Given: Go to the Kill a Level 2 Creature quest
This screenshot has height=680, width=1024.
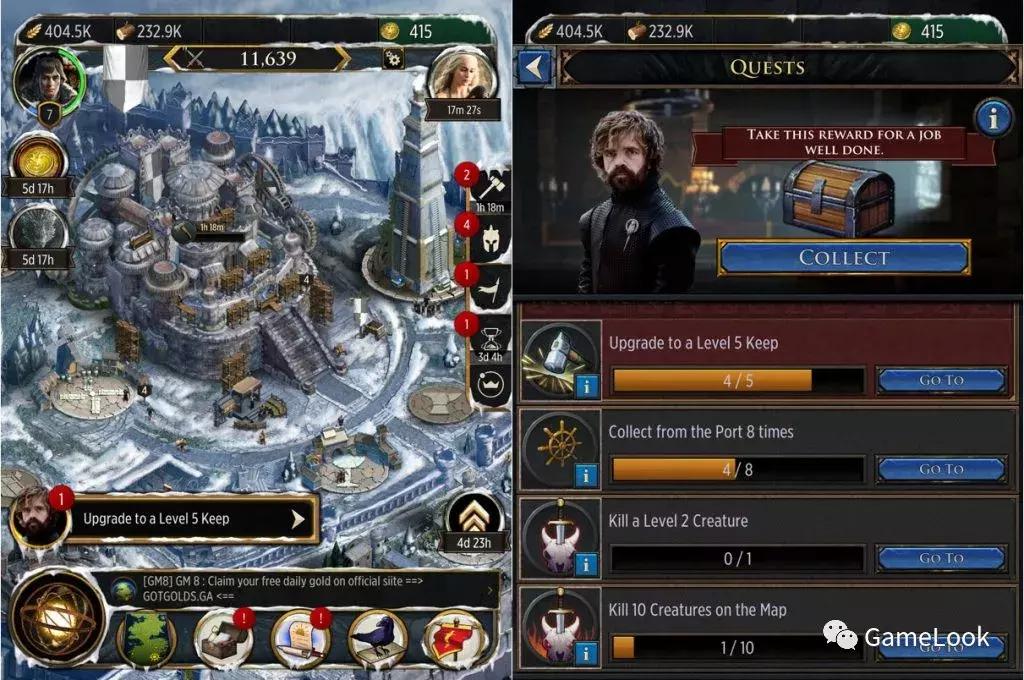Looking at the screenshot, I should 940,558.
